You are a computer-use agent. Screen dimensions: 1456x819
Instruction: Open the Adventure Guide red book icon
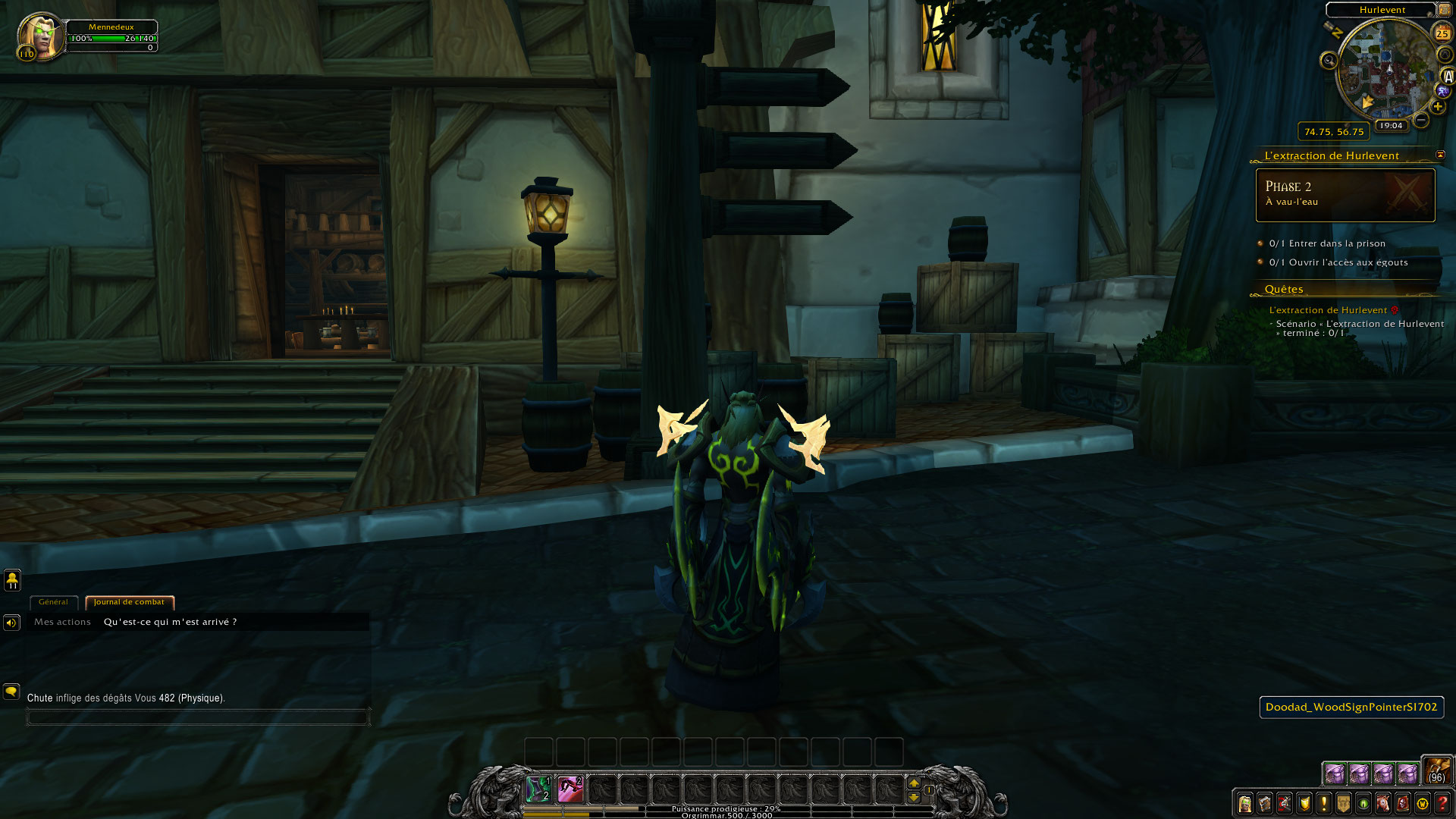(1403, 805)
